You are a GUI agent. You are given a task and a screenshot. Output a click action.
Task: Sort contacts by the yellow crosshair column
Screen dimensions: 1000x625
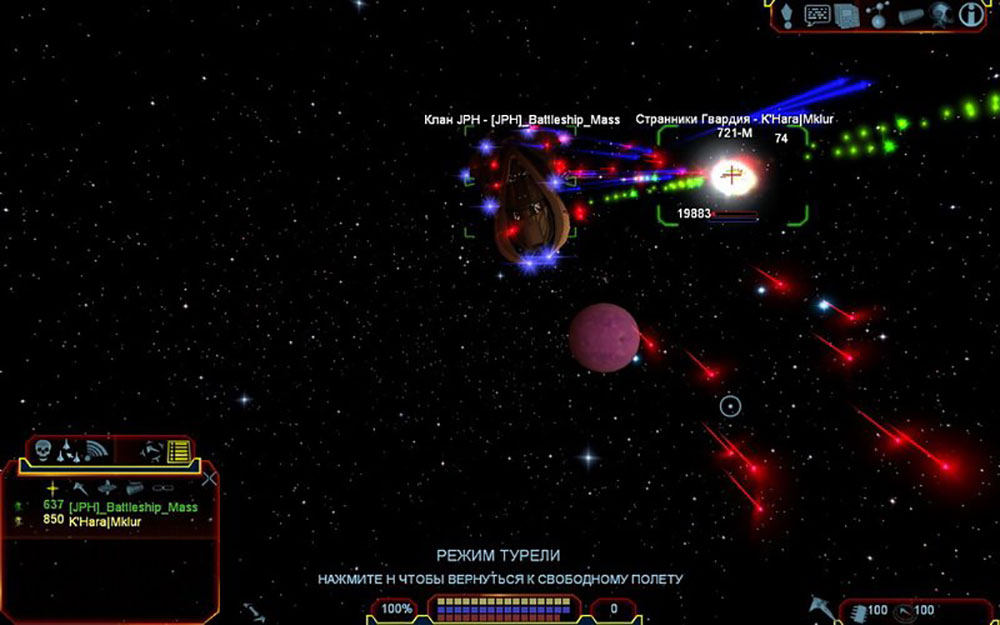[52, 489]
